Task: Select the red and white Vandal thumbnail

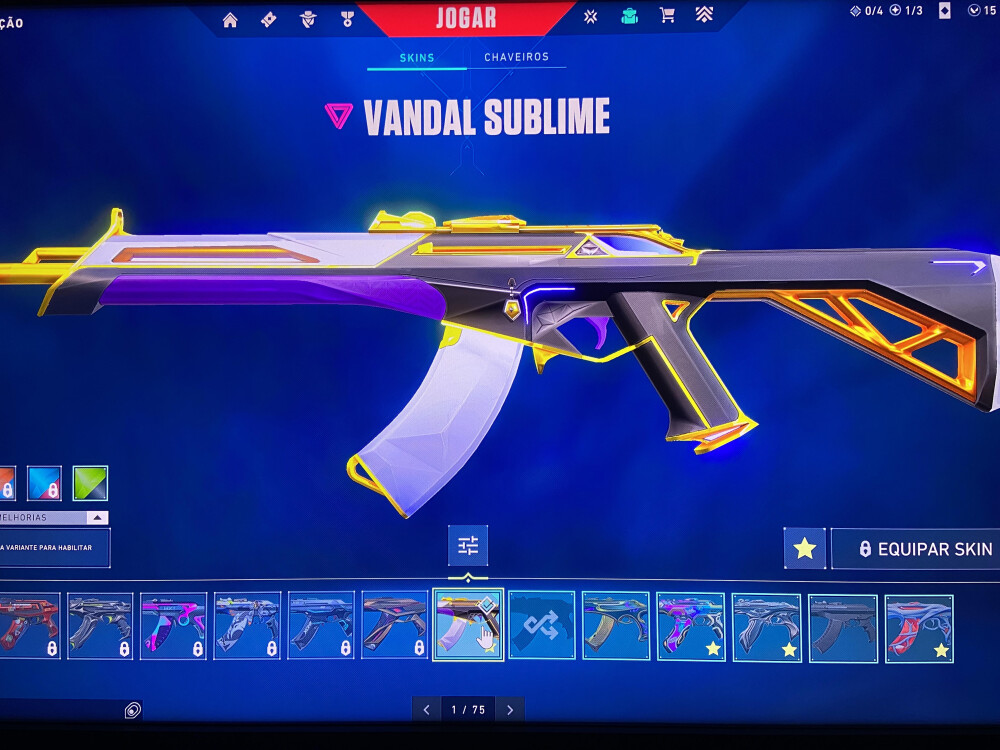Action: click(x=919, y=628)
